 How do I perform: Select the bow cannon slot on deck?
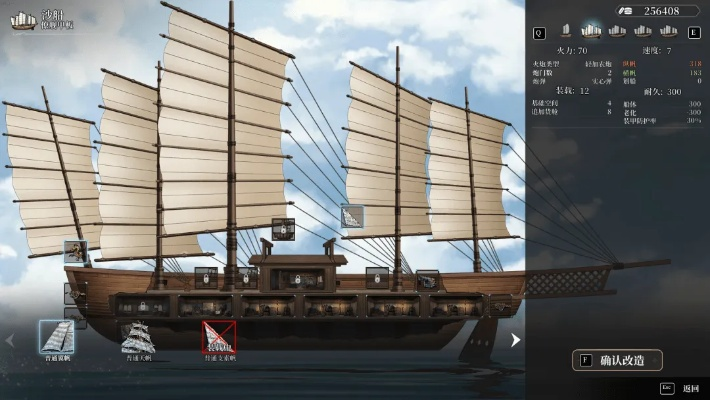[x=428, y=279]
